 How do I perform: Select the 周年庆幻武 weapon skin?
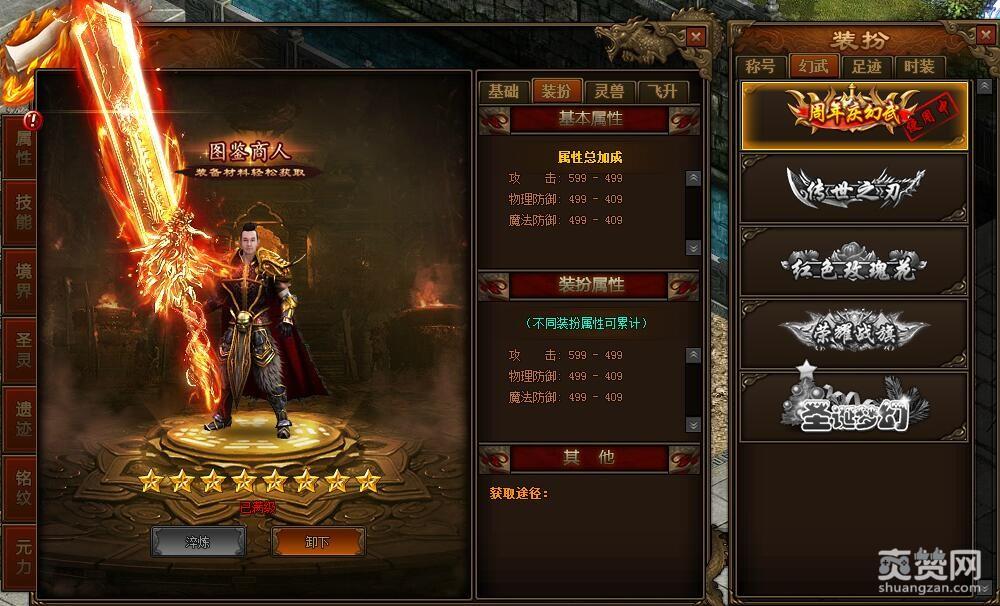pyautogui.click(x=854, y=114)
